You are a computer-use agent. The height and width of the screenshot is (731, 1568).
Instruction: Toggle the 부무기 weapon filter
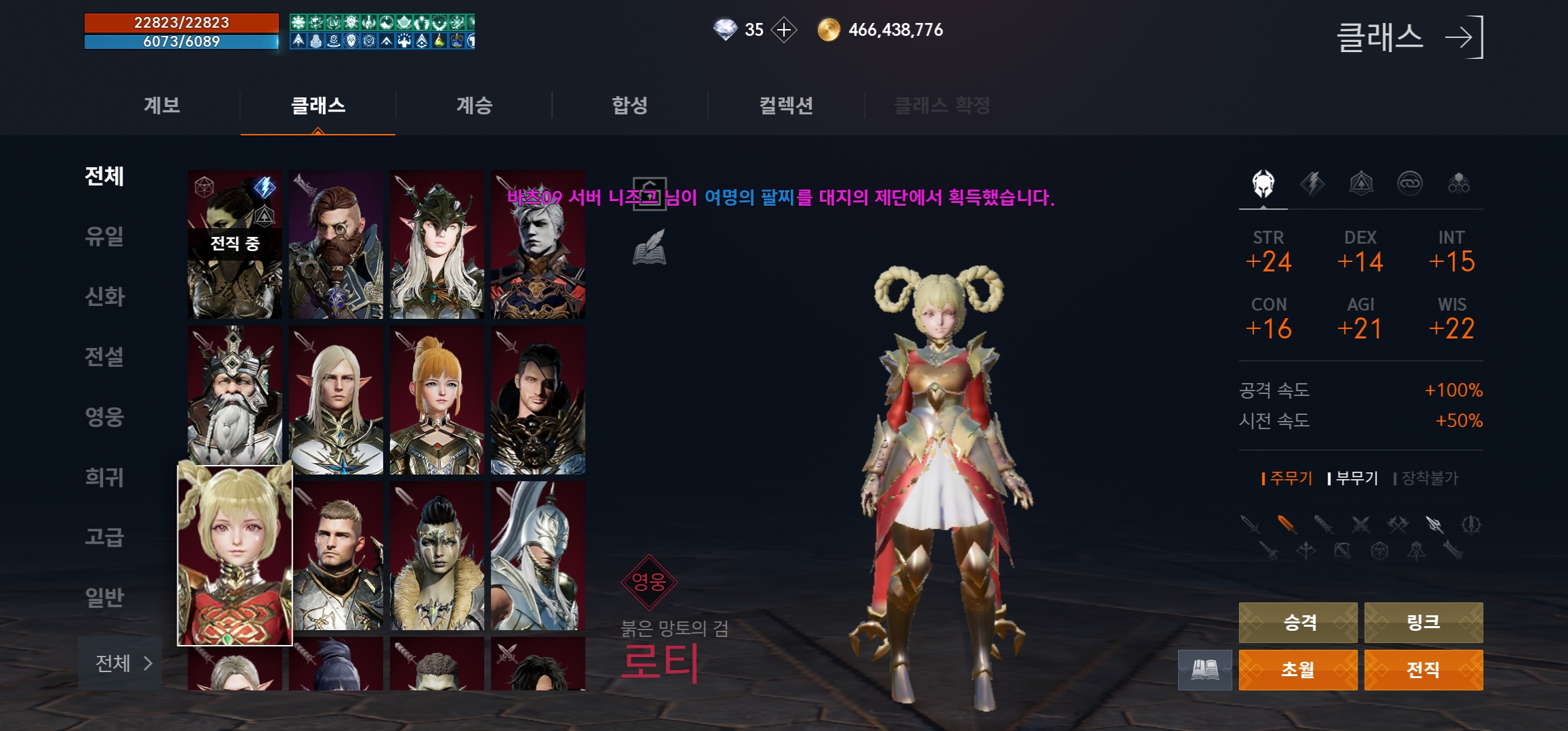[1357, 479]
